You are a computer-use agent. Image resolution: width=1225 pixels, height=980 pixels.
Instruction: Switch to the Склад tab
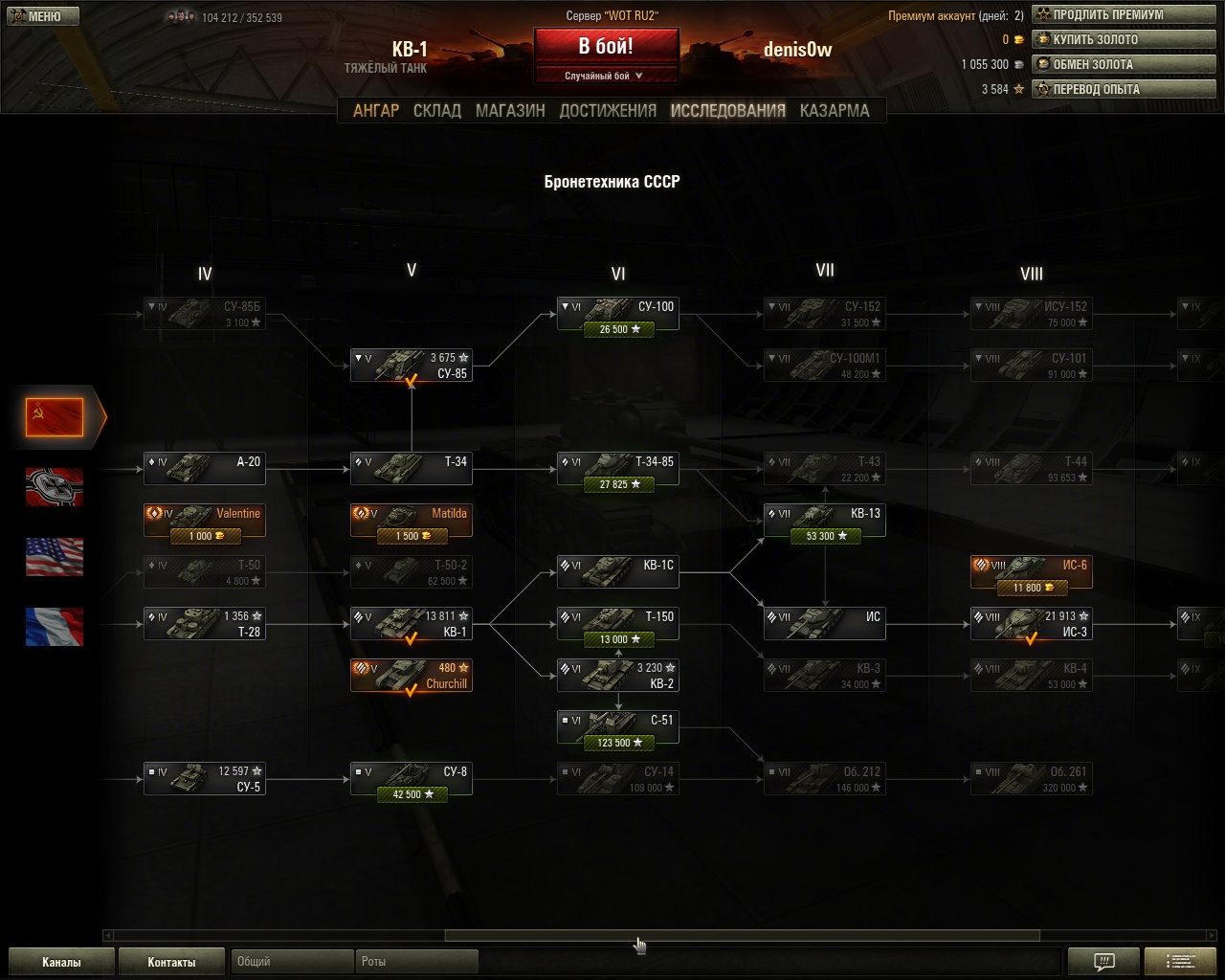[x=437, y=110]
